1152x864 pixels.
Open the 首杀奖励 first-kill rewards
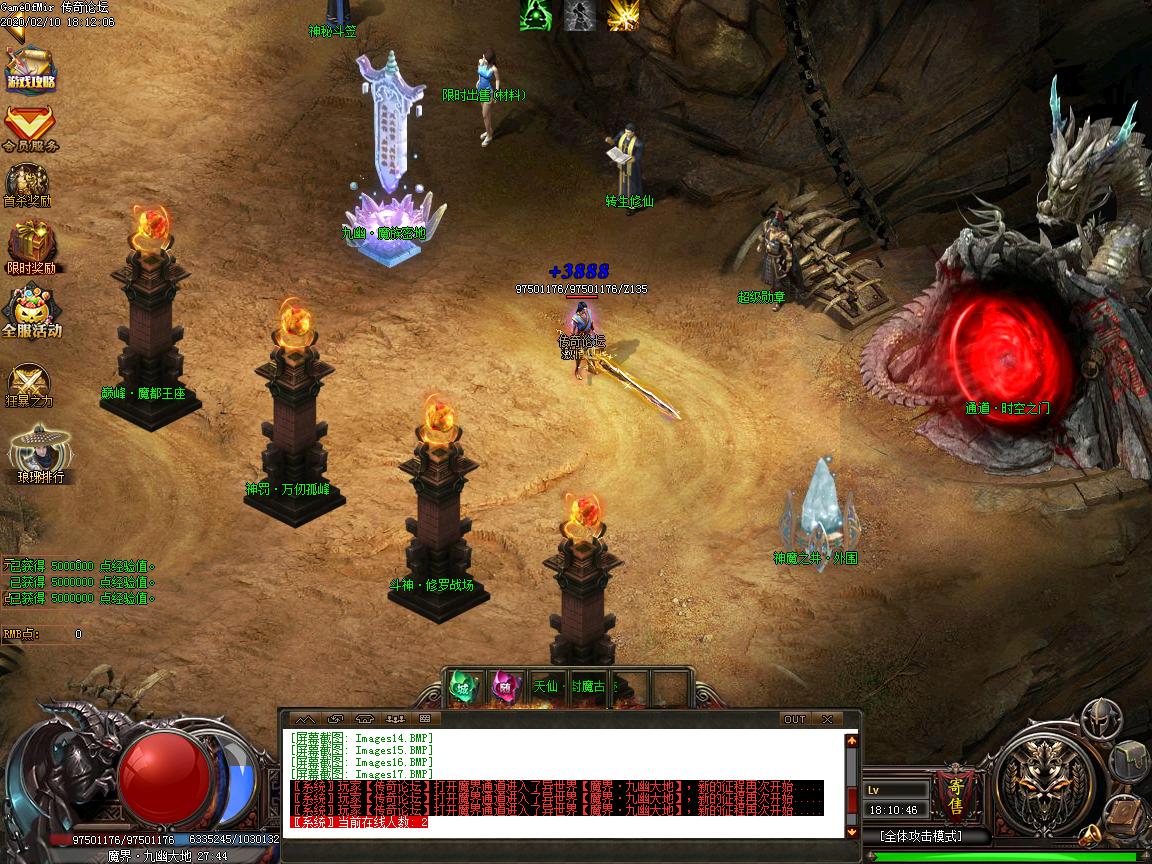point(28,185)
